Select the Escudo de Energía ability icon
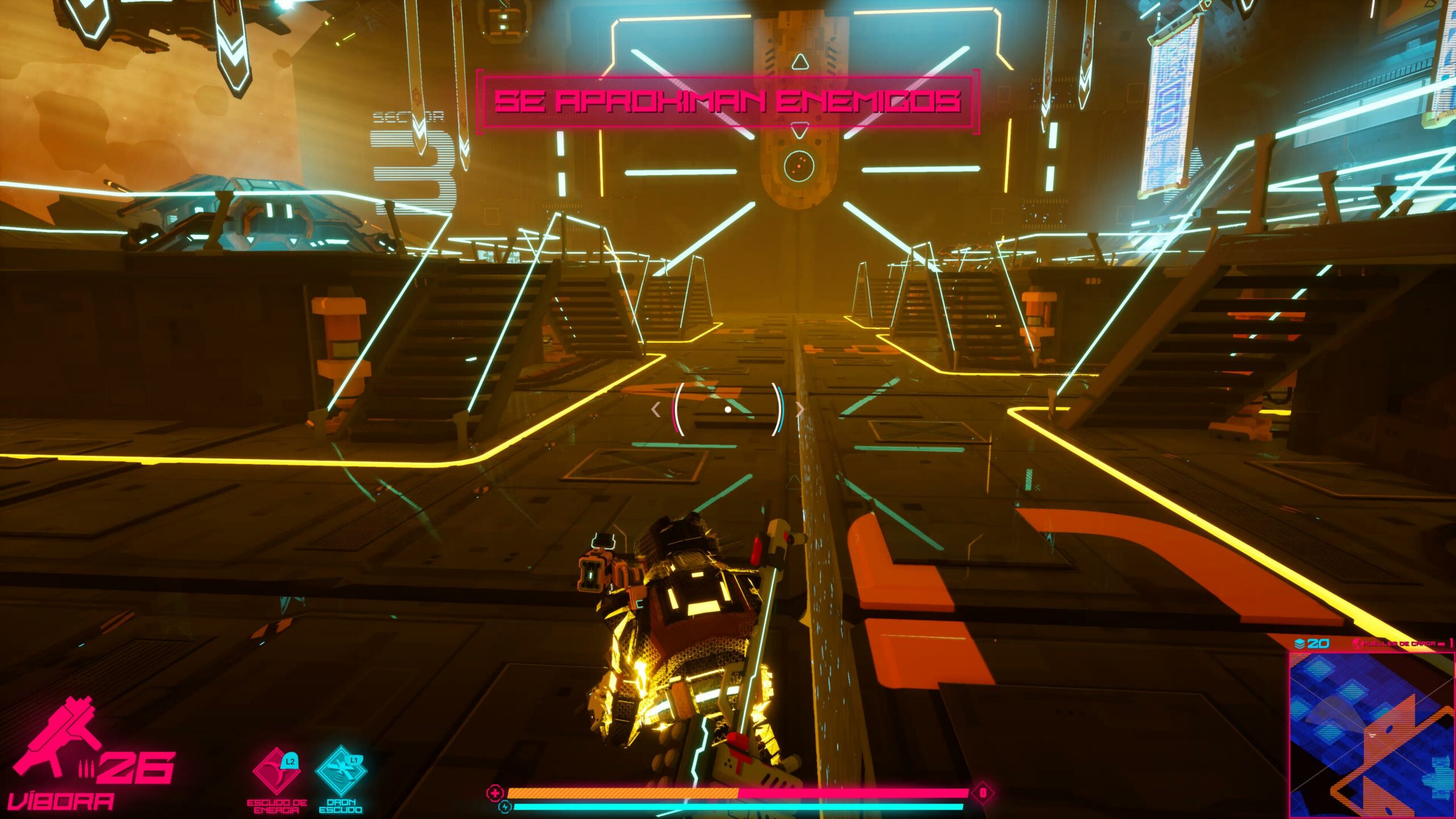Screen dimensions: 1456x819 [276, 772]
